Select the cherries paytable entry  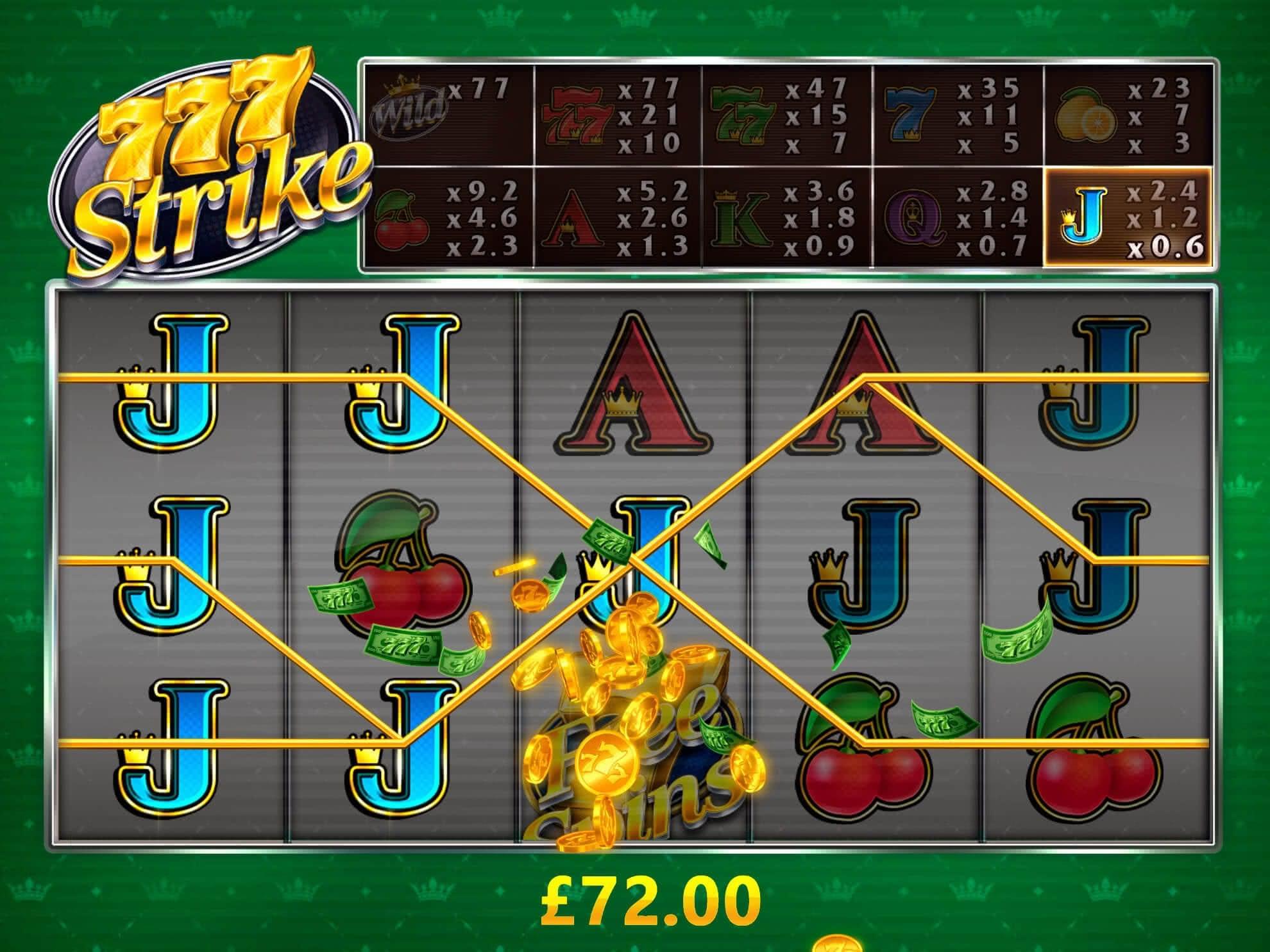pyautogui.click(x=448, y=217)
